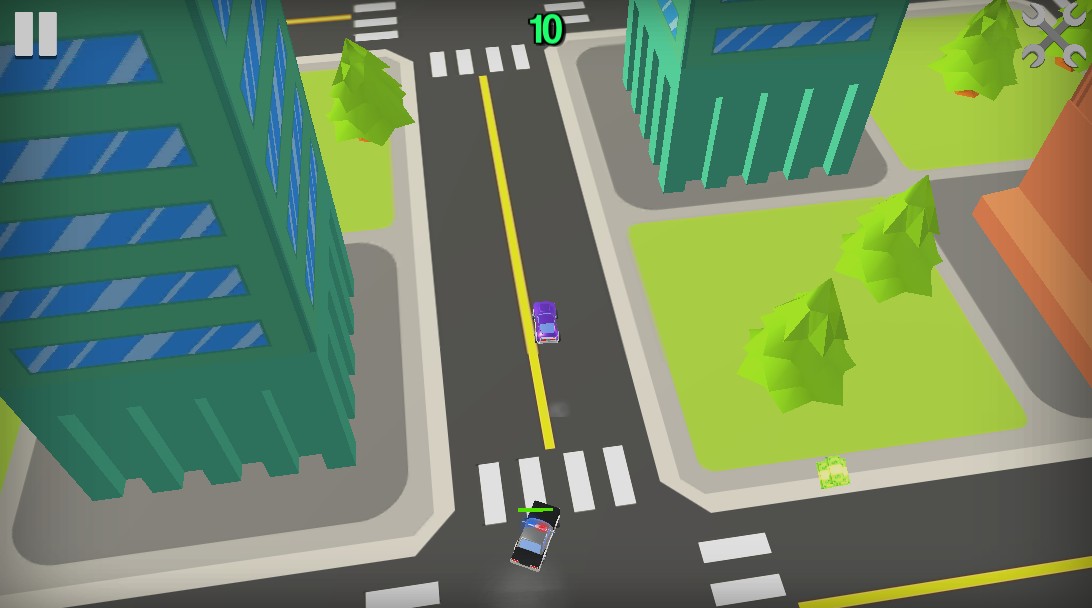Open the crossed wrench settings icon

(x=1053, y=35)
